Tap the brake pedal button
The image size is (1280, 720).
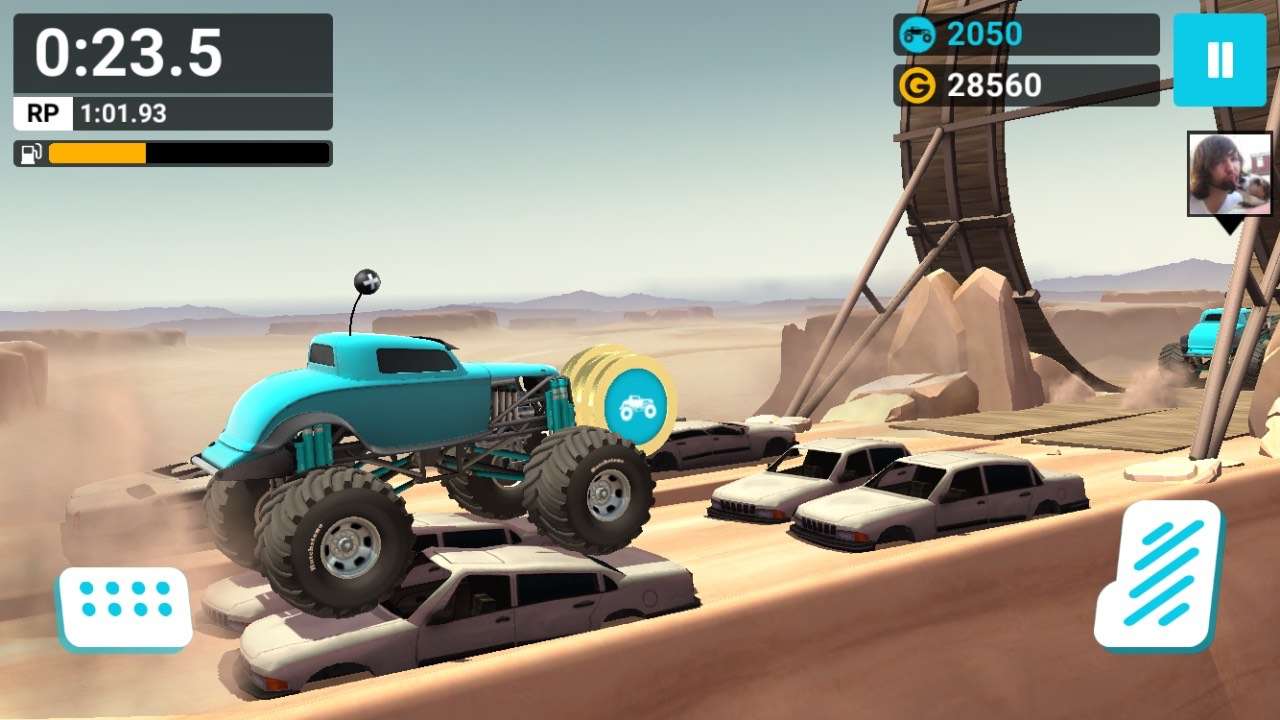coord(125,607)
